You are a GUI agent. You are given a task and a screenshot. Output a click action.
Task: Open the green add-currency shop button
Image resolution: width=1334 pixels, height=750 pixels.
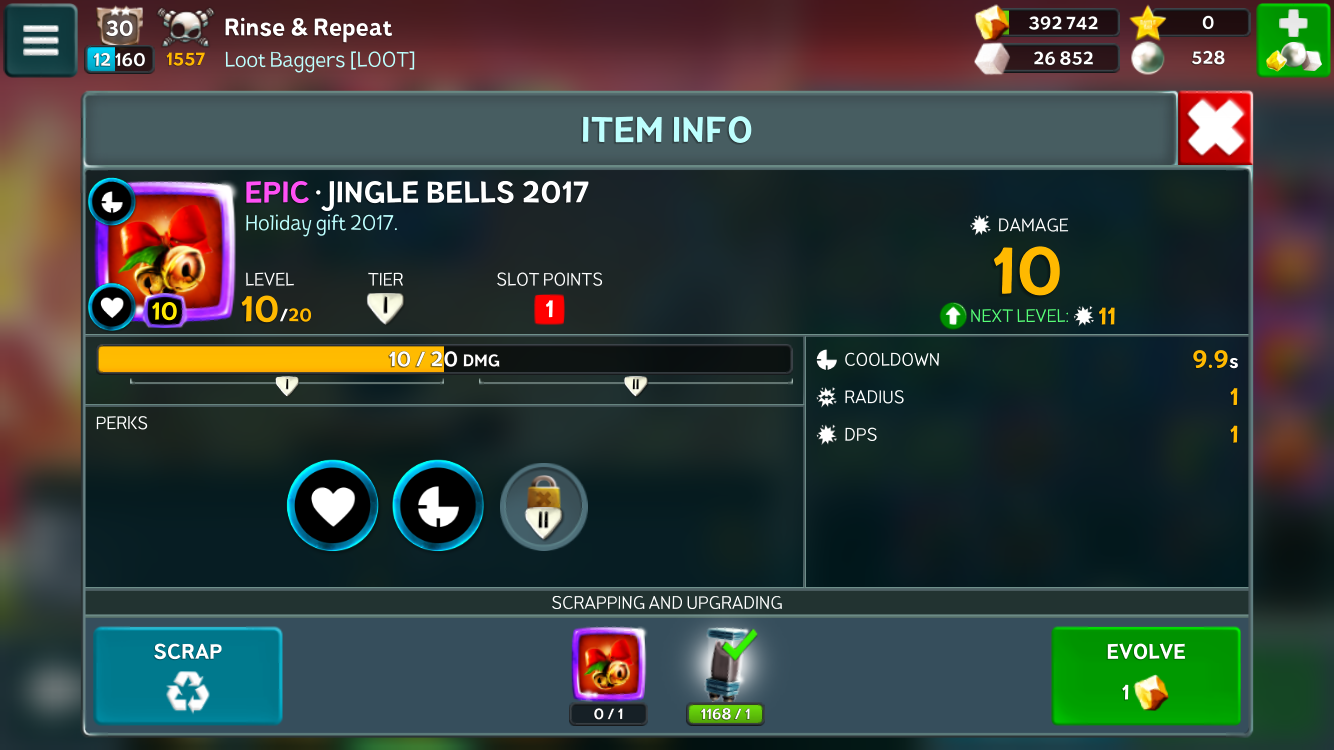1292,40
